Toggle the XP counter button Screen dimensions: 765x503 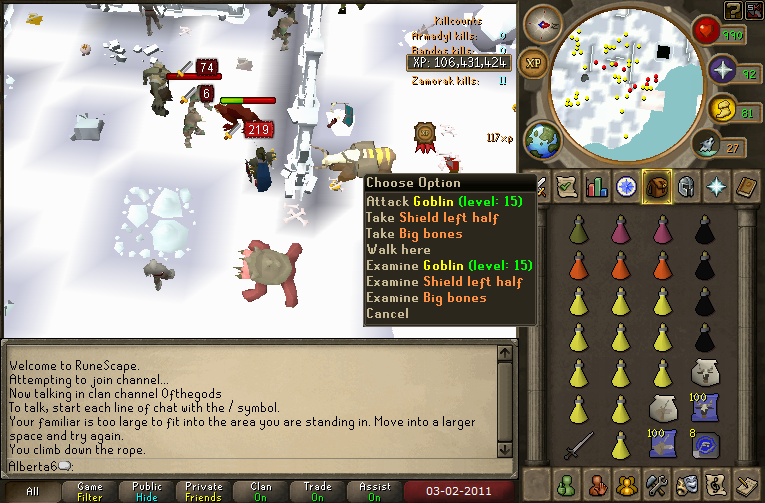[x=534, y=61]
